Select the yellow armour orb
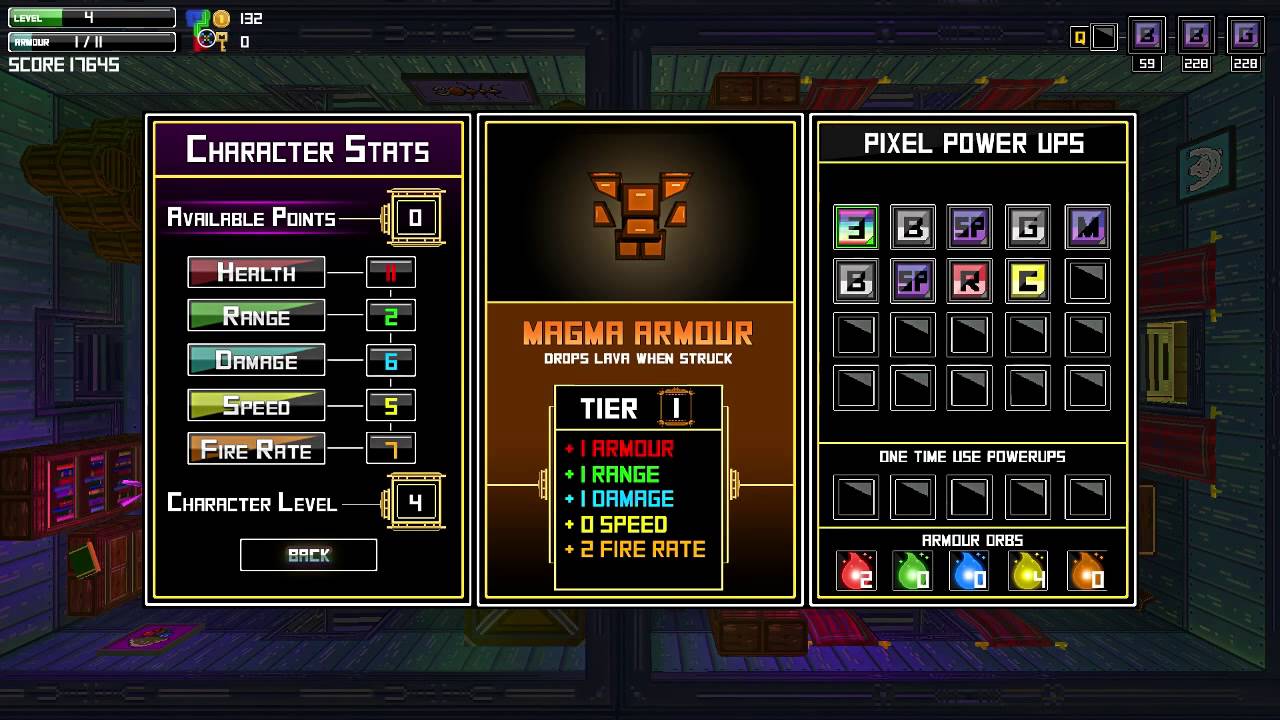The width and height of the screenshot is (1280, 720). [x=1028, y=571]
